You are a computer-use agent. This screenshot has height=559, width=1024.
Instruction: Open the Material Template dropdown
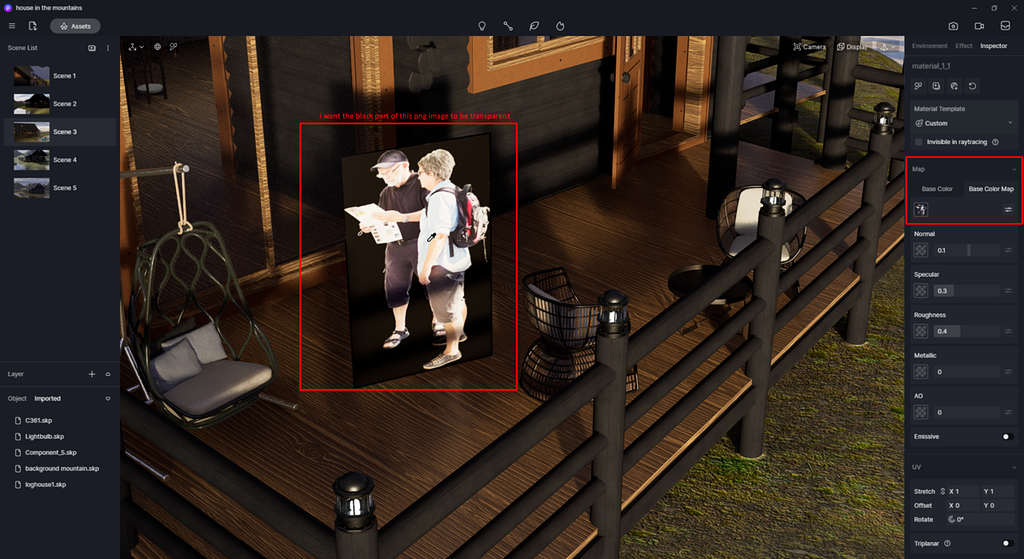tap(962, 123)
